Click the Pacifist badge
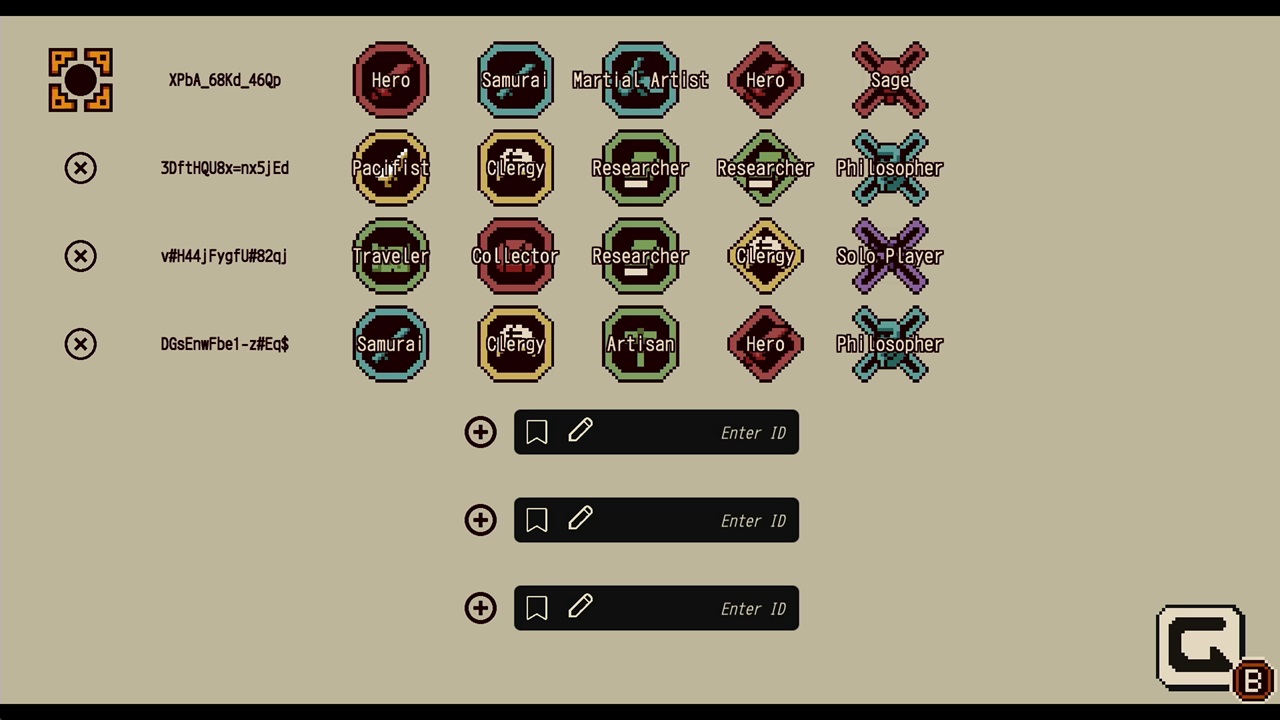Image resolution: width=1280 pixels, height=720 pixels. tap(391, 168)
